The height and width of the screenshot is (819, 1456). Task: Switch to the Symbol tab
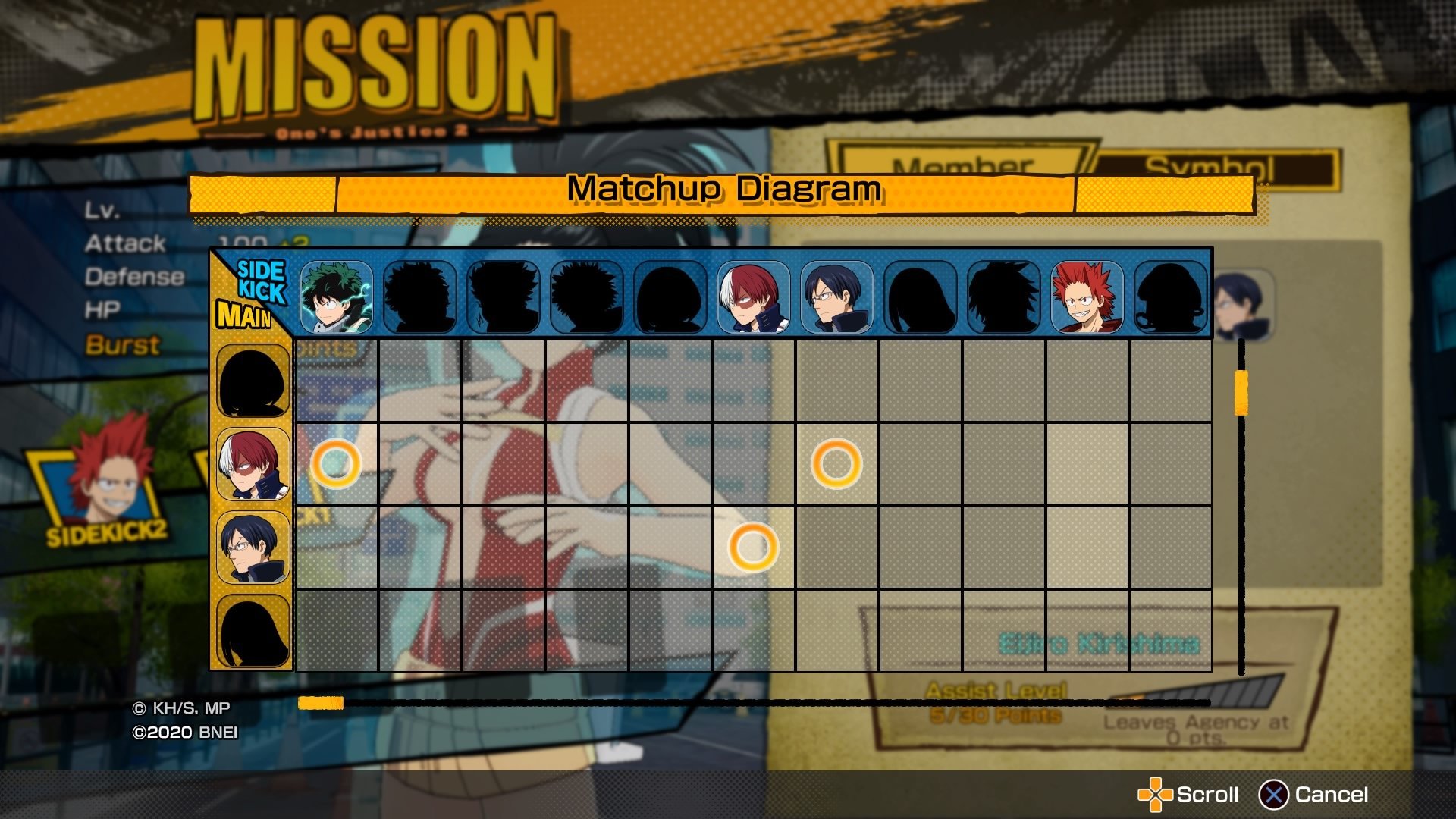click(x=1213, y=165)
